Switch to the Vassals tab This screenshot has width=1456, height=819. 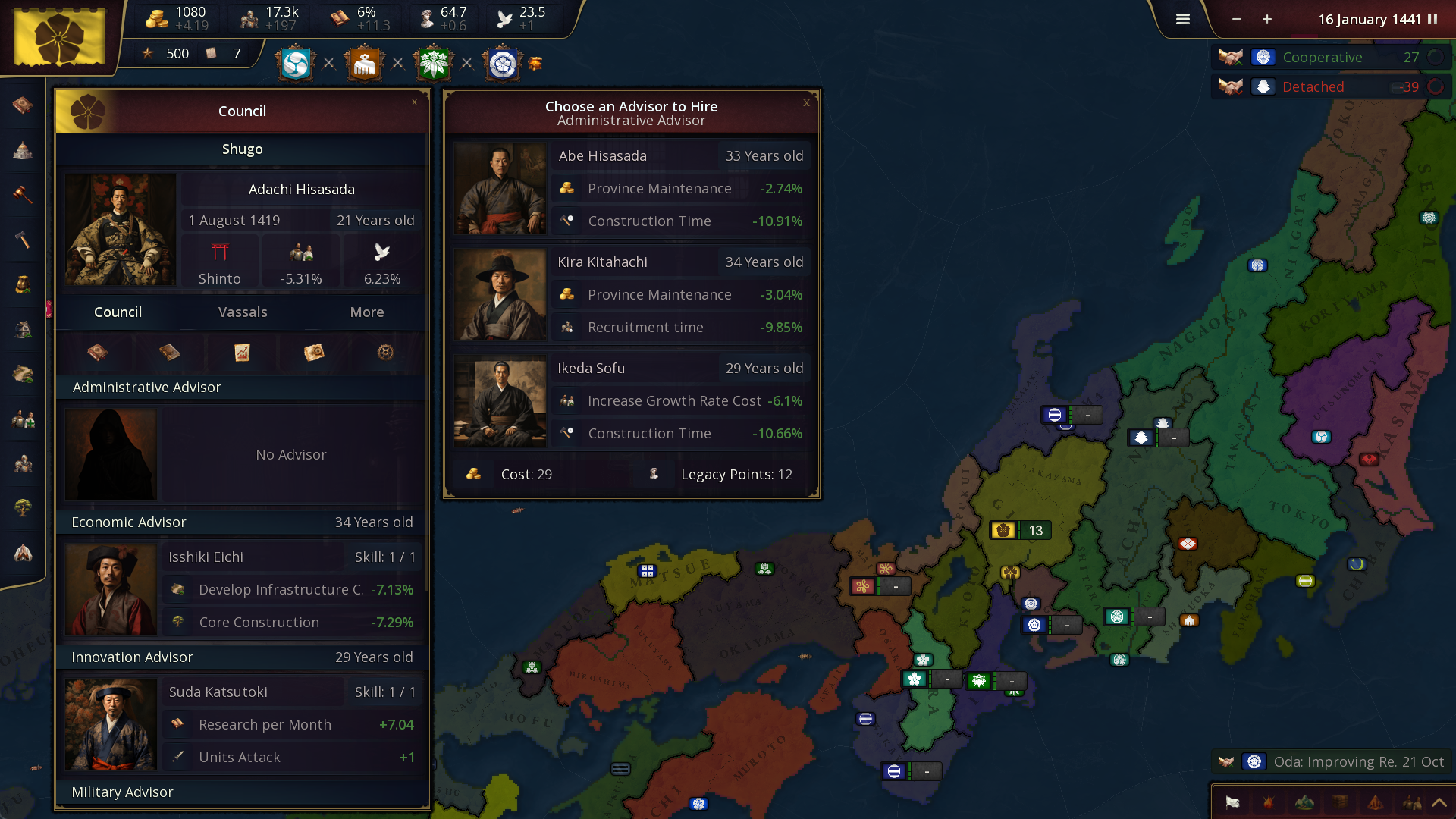[242, 312]
